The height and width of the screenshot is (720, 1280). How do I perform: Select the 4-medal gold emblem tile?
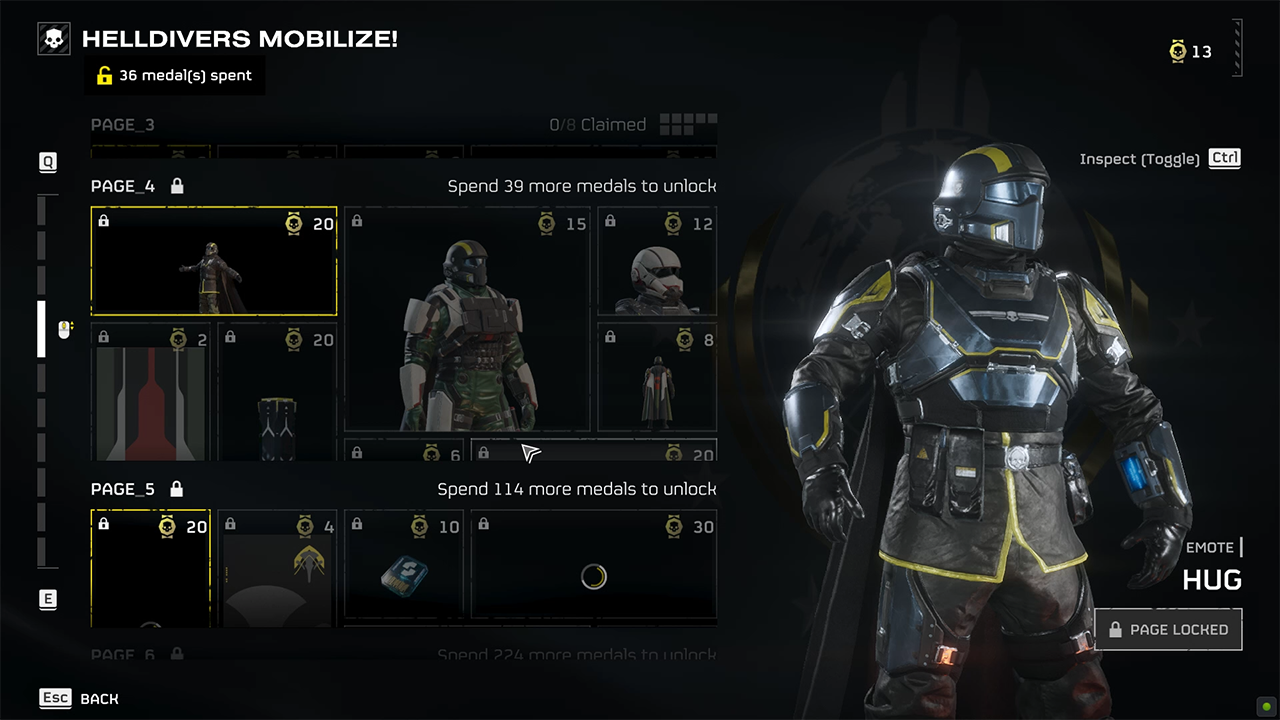(x=278, y=566)
